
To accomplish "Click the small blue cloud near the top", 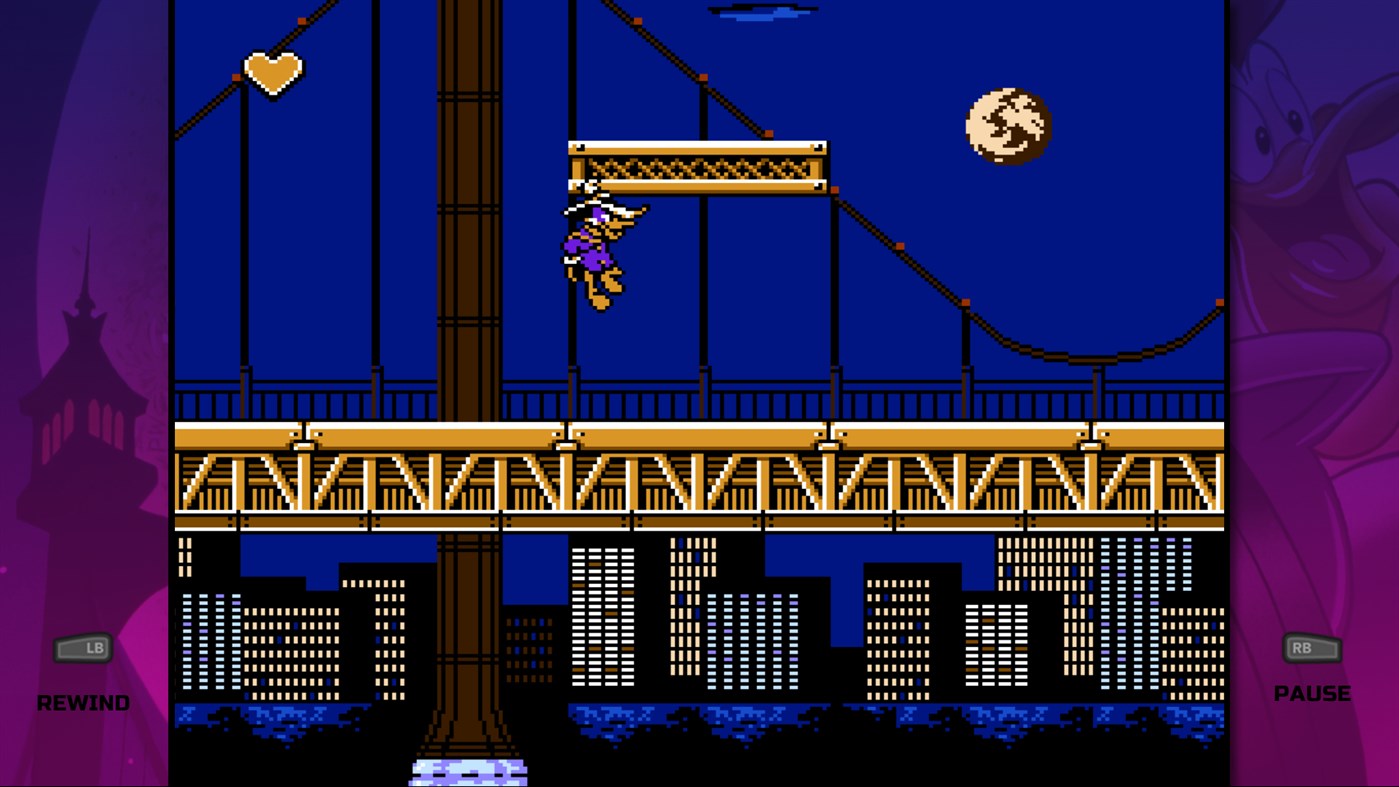I will [762, 12].
